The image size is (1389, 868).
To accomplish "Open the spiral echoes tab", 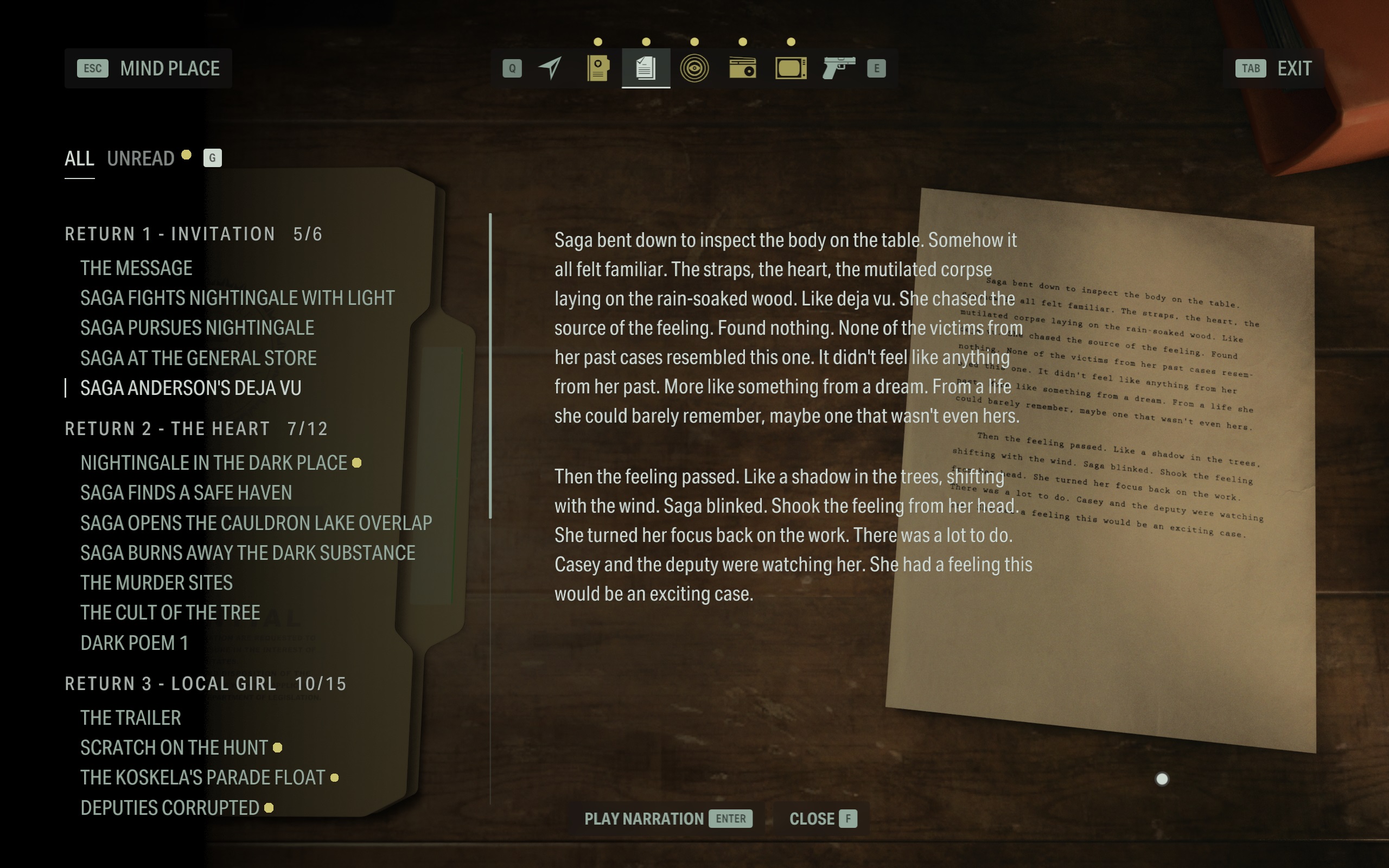I will click(x=694, y=68).
